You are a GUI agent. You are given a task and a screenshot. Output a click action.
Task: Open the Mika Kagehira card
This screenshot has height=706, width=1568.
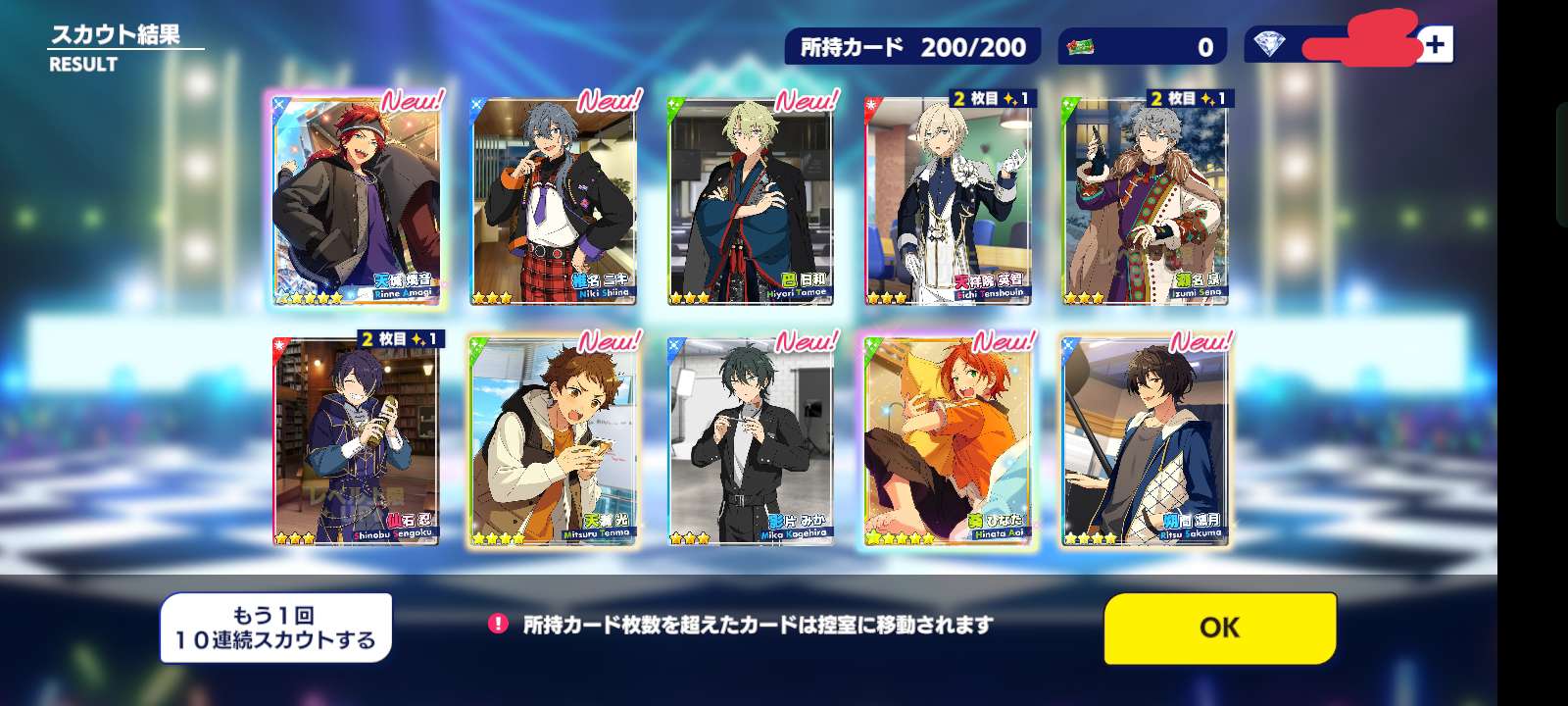tap(750, 441)
